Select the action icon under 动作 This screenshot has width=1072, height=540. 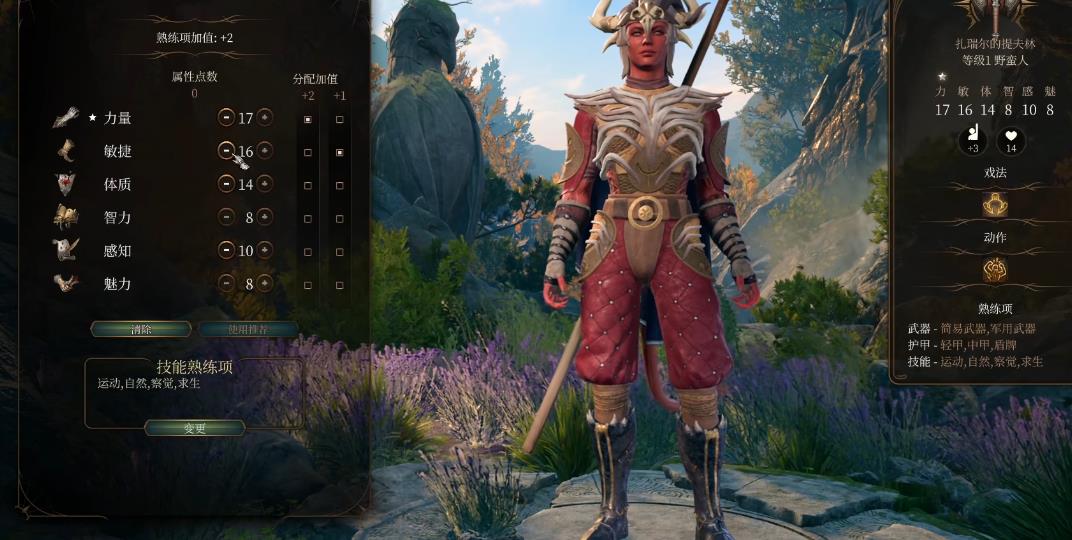click(x=994, y=269)
